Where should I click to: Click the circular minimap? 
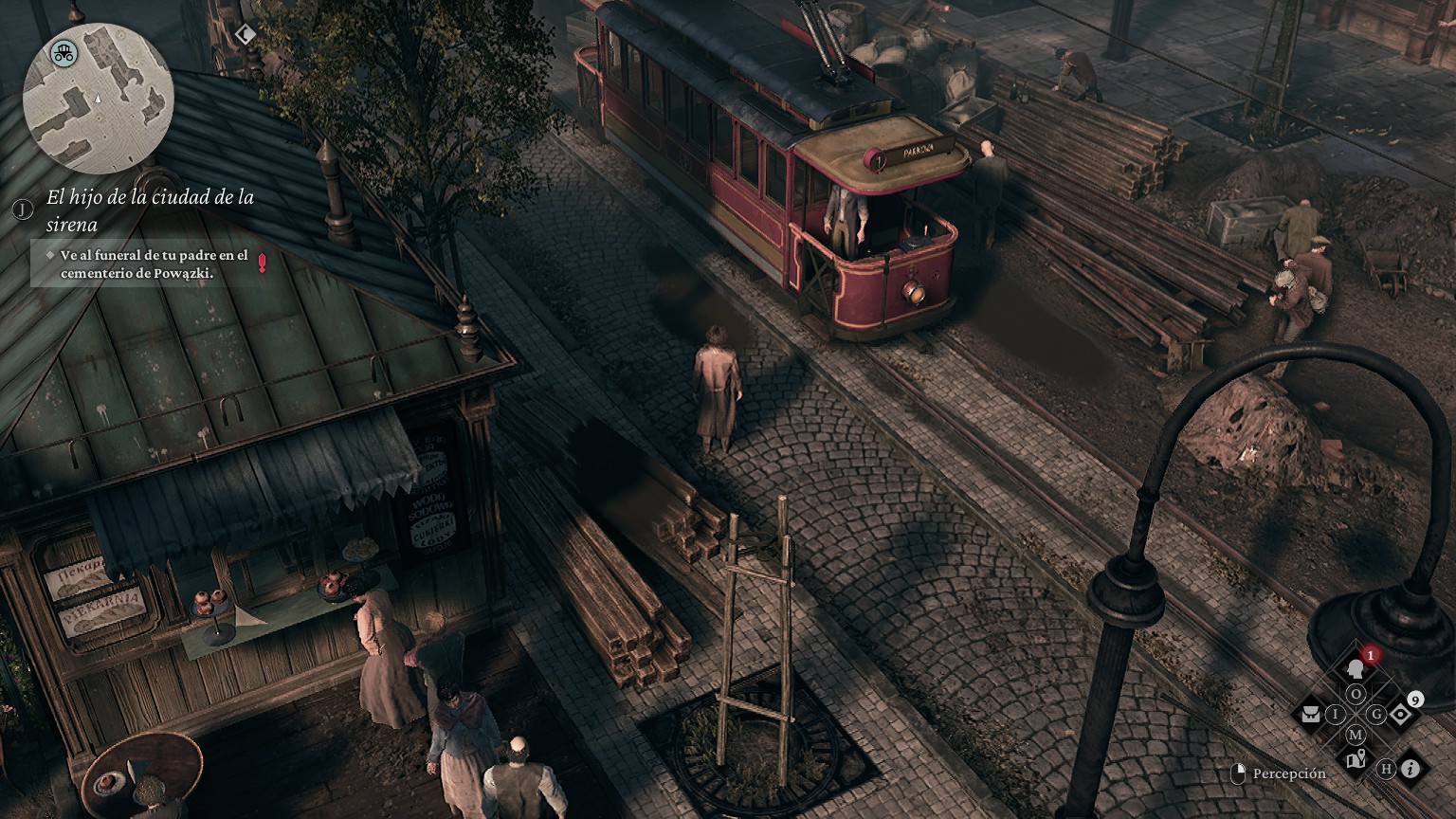click(x=99, y=99)
